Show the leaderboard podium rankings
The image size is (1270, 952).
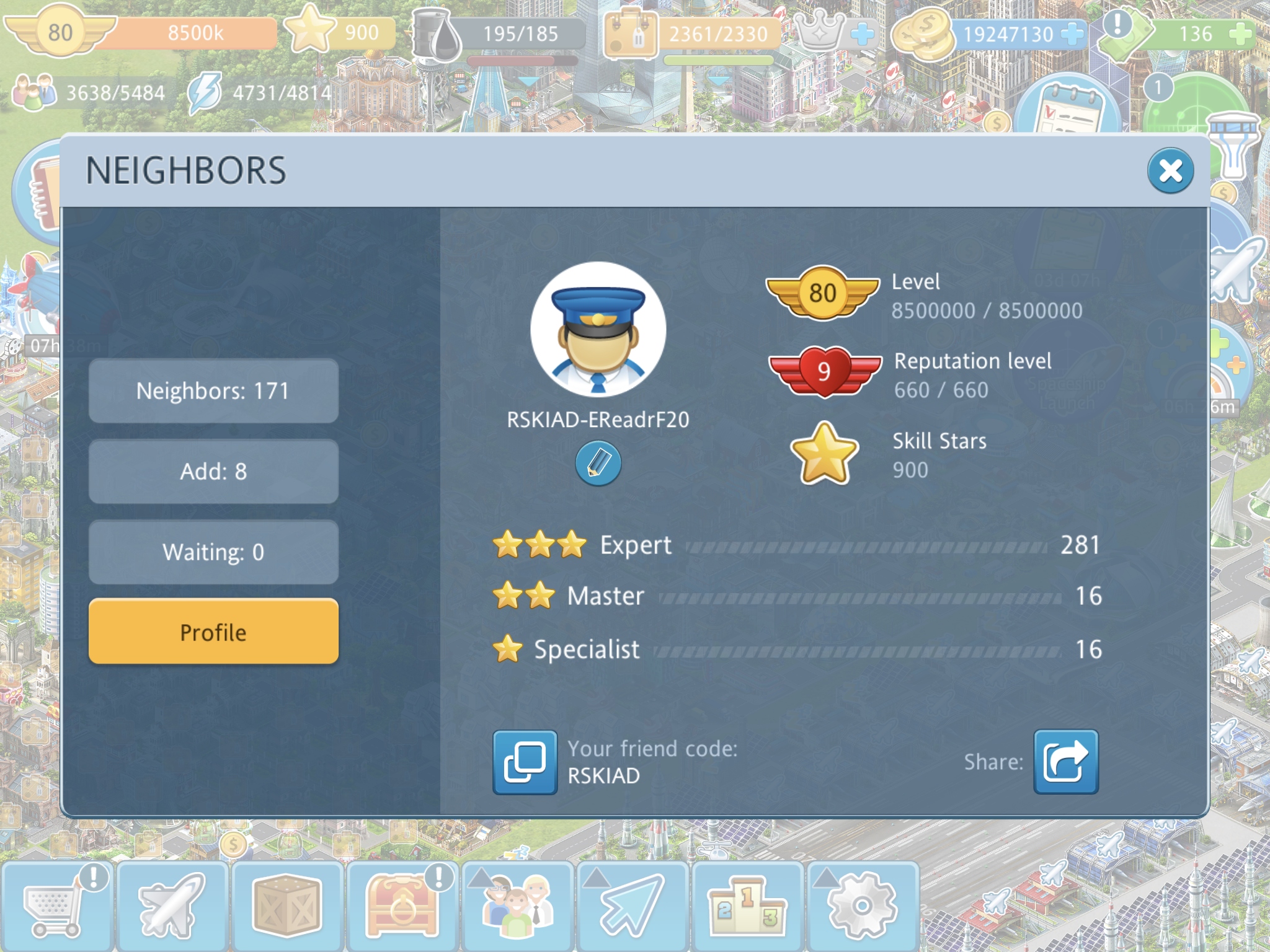coord(747,906)
